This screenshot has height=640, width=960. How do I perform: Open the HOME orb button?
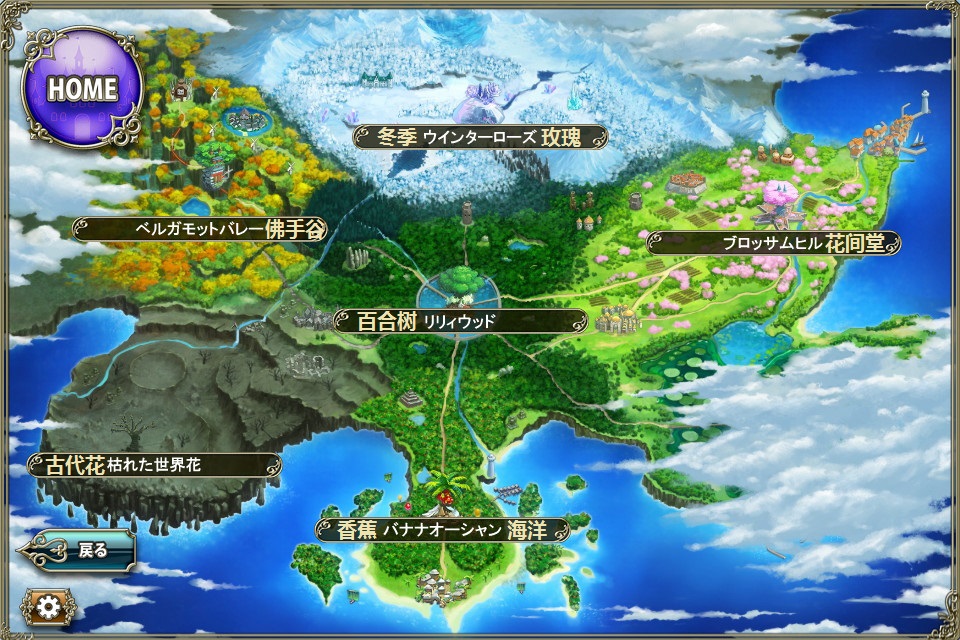82,88
